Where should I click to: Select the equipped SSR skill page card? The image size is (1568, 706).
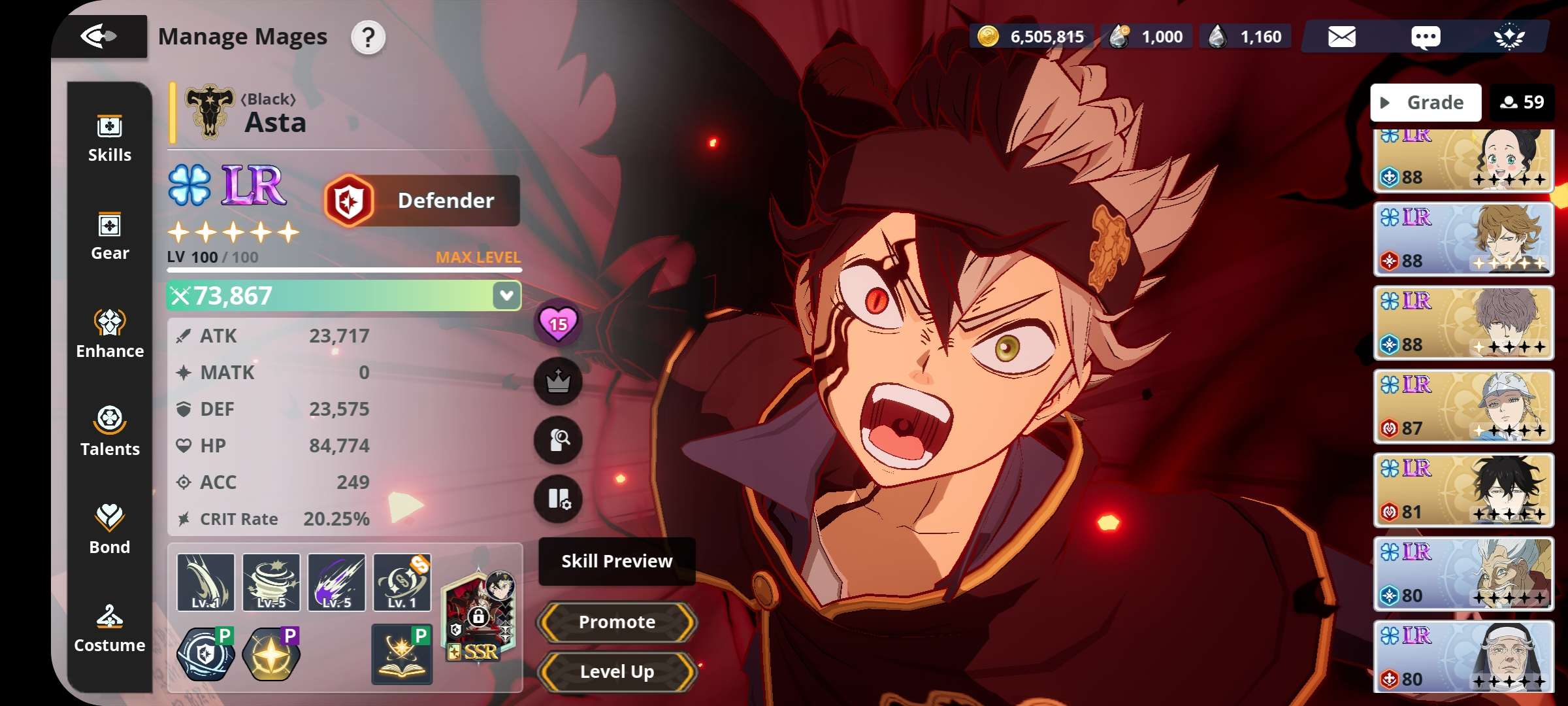pos(480,615)
